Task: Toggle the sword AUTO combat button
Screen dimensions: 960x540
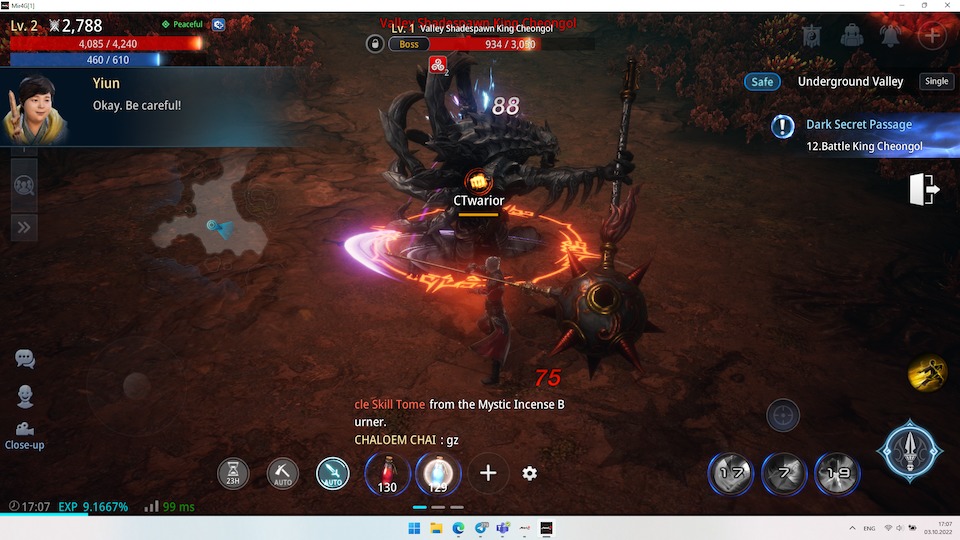Action: point(333,473)
